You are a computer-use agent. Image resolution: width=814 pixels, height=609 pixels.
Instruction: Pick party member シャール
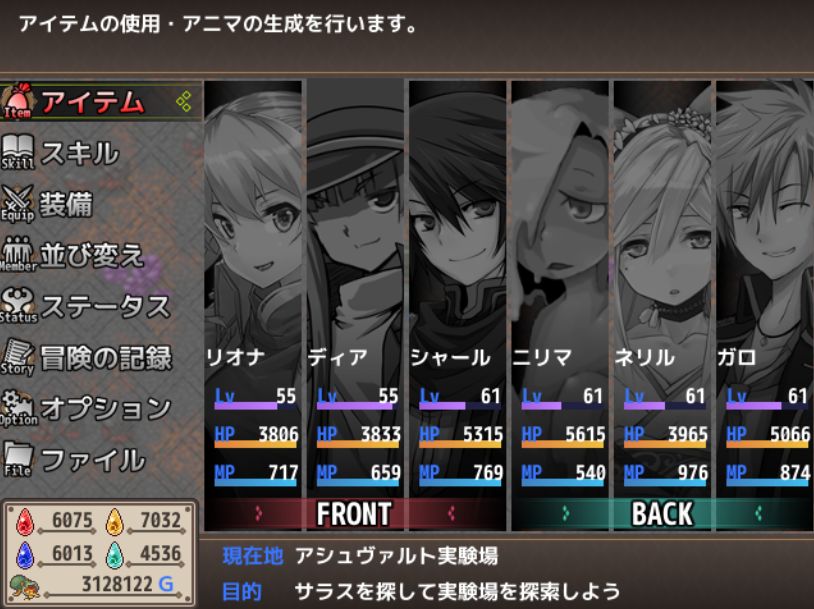(x=458, y=290)
